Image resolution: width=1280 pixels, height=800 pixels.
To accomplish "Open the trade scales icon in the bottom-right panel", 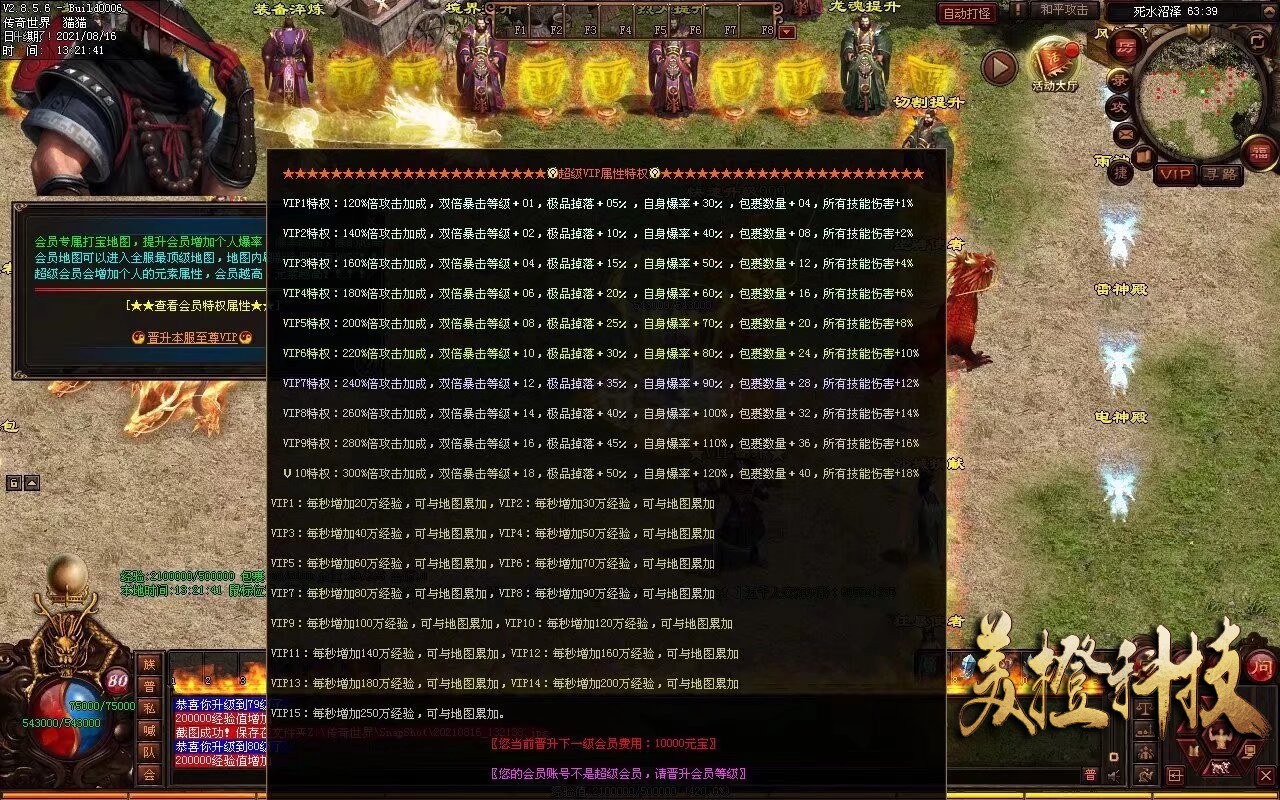I will [x=1144, y=709].
